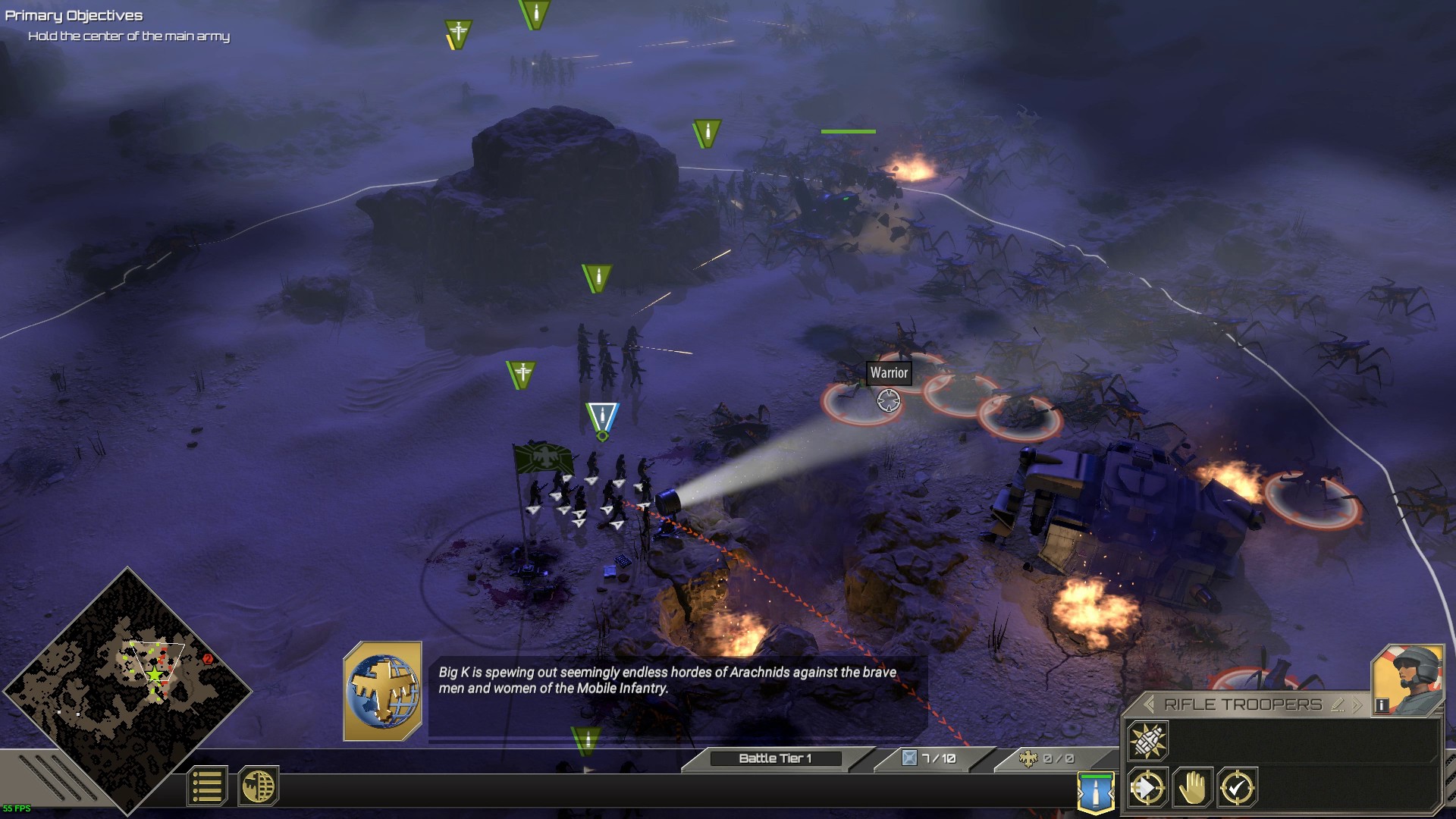Click the Federation globe emblem button

point(259,786)
